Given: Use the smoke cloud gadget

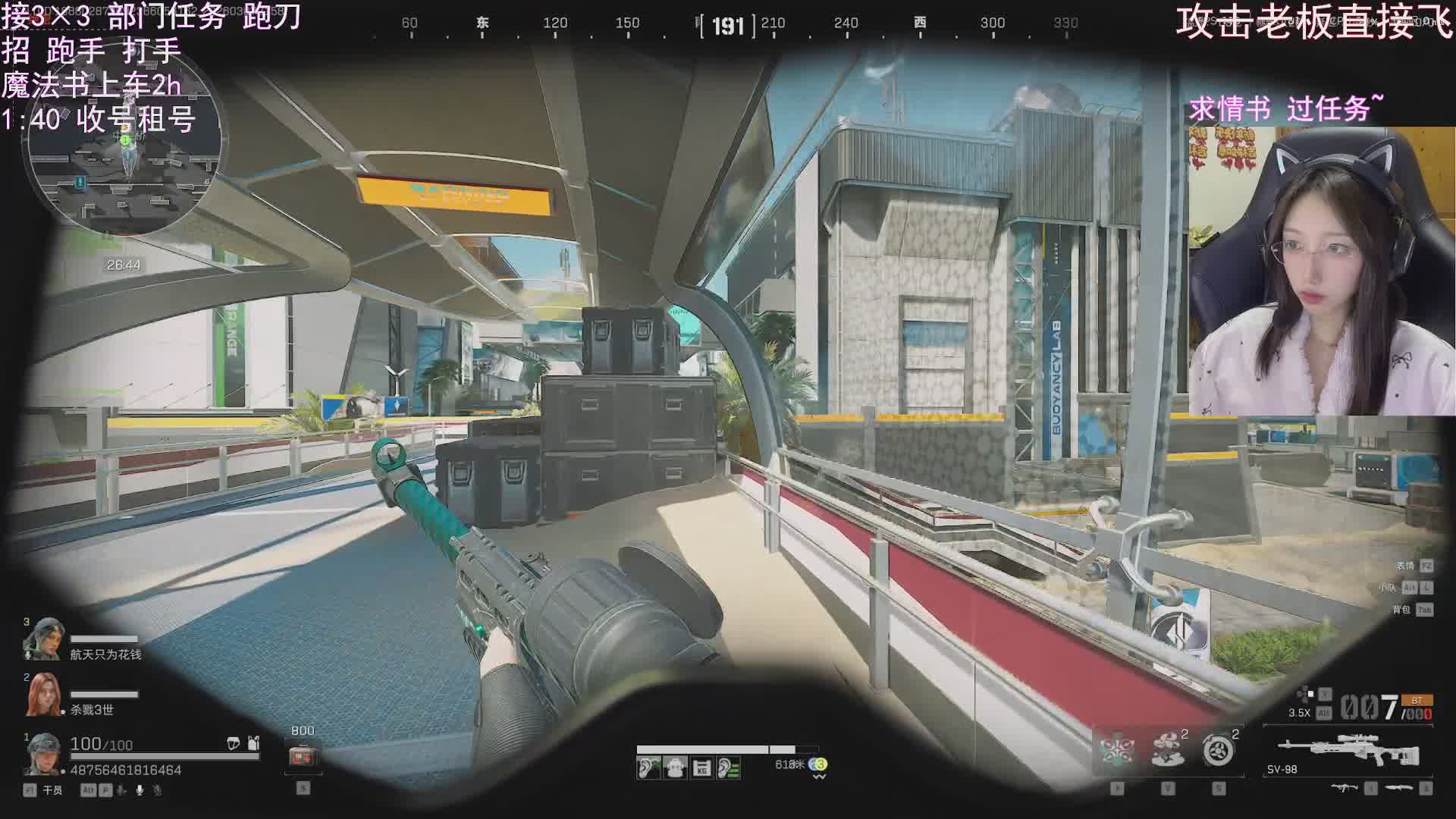Looking at the screenshot, I should click(1168, 751).
